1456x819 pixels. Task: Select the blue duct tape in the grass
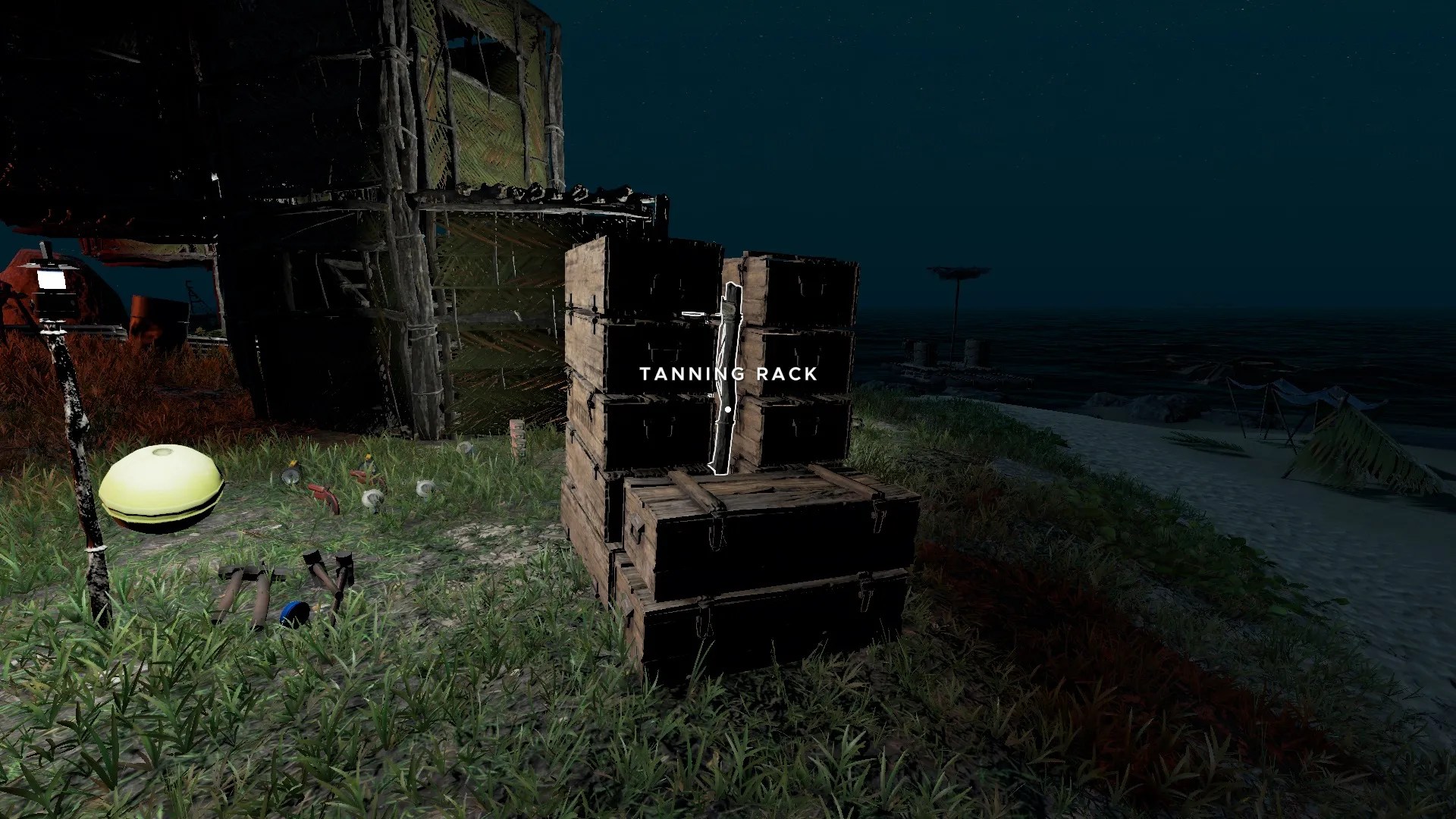coord(294,614)
